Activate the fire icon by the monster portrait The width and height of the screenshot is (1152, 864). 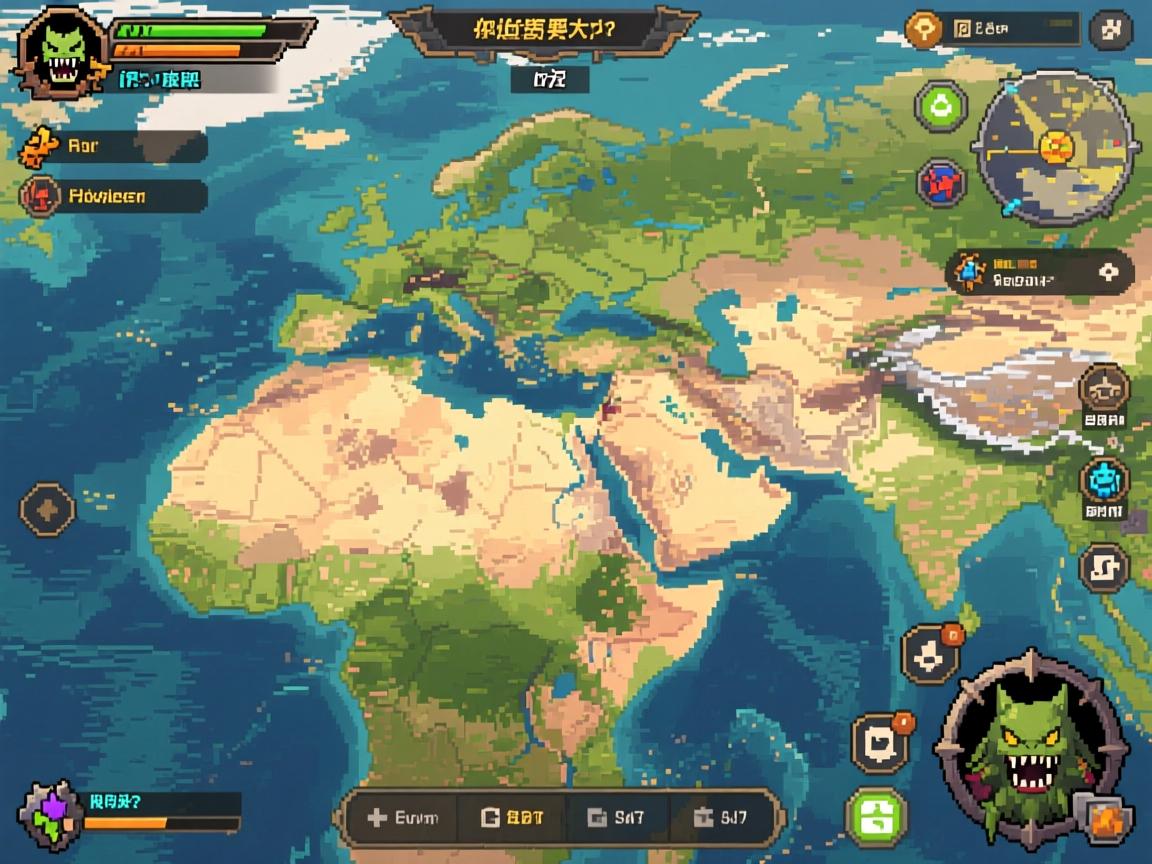point(1103,818)
